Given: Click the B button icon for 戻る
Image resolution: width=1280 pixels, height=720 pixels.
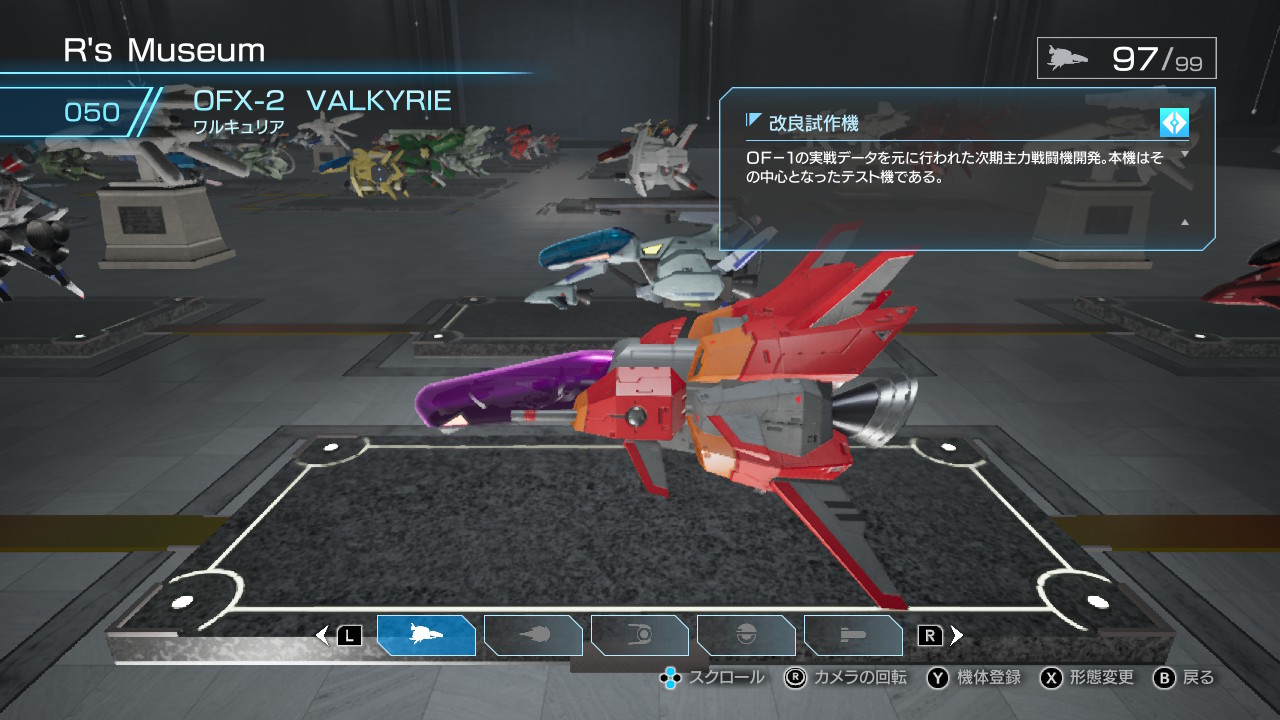Looking at the screenshot, I should tap(1163, 677).
